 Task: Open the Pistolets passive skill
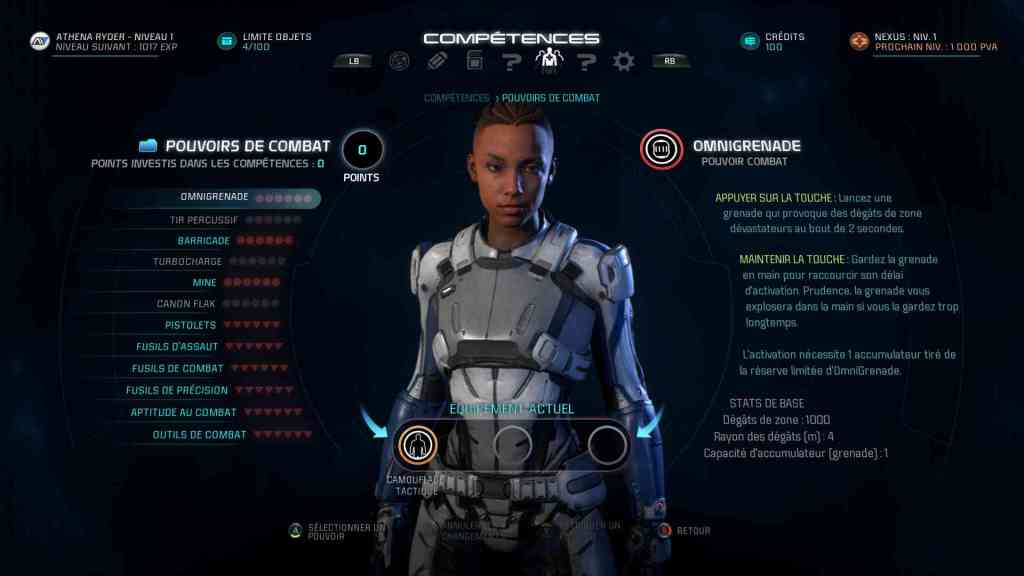pyautogui.click(x=190, y=325)
